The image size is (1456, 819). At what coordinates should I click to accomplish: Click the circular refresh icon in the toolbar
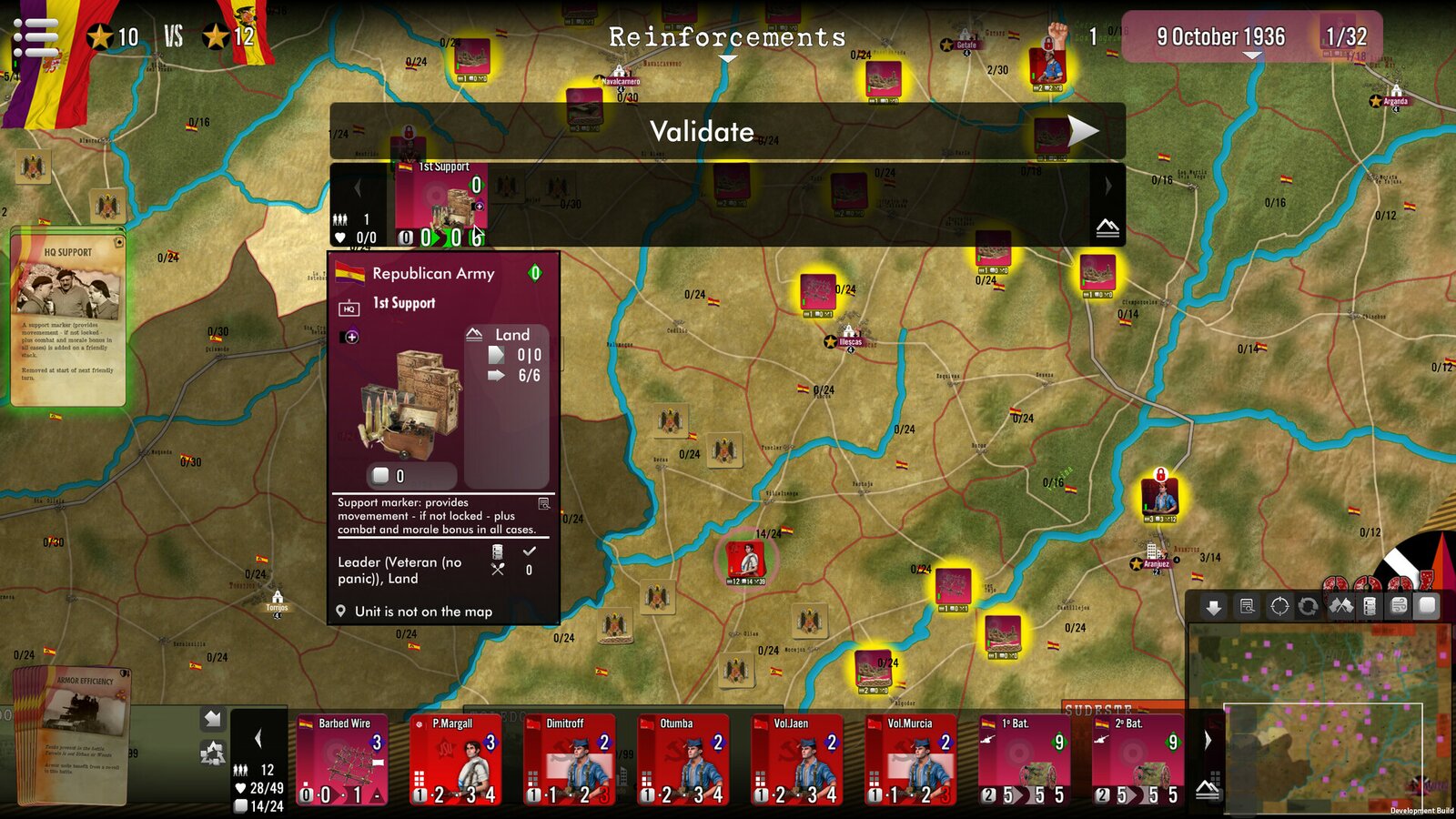[x=1308, y=607]
